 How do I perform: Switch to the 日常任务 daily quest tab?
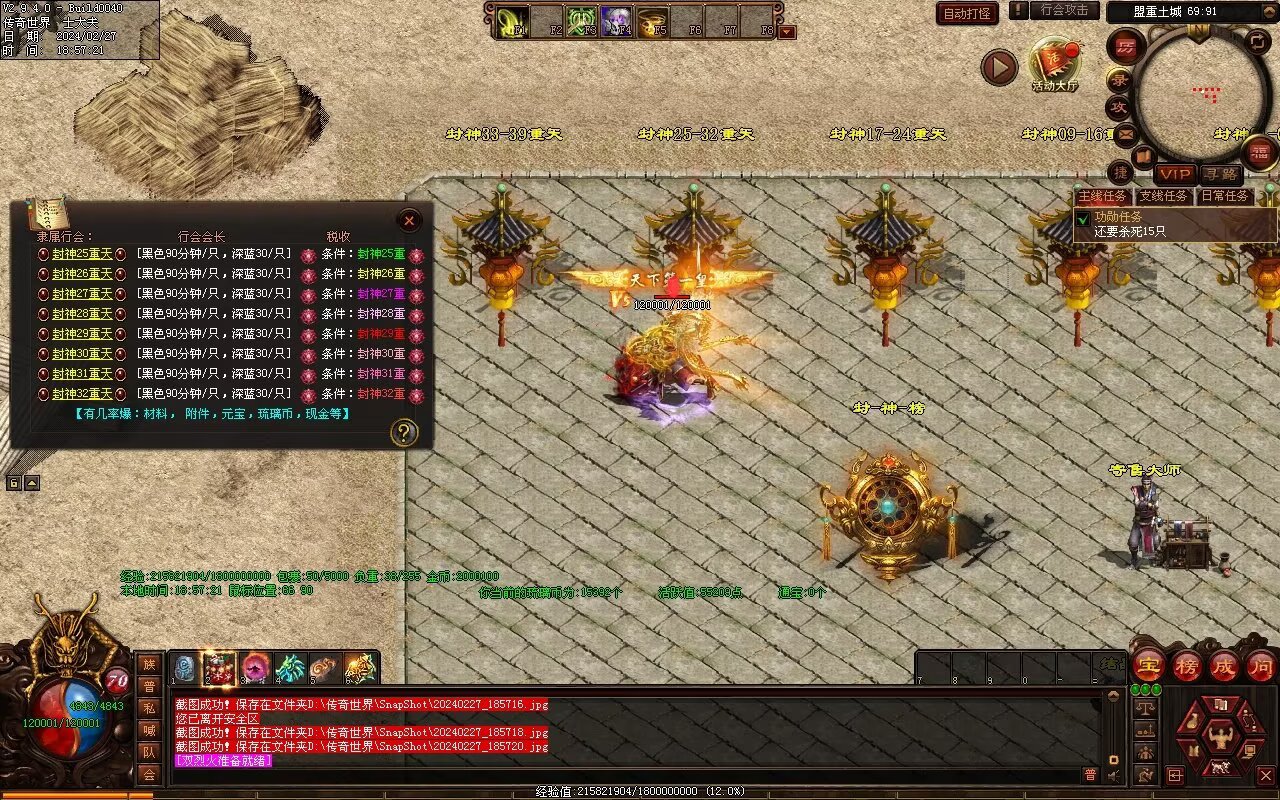click(x=1224, y=197)
